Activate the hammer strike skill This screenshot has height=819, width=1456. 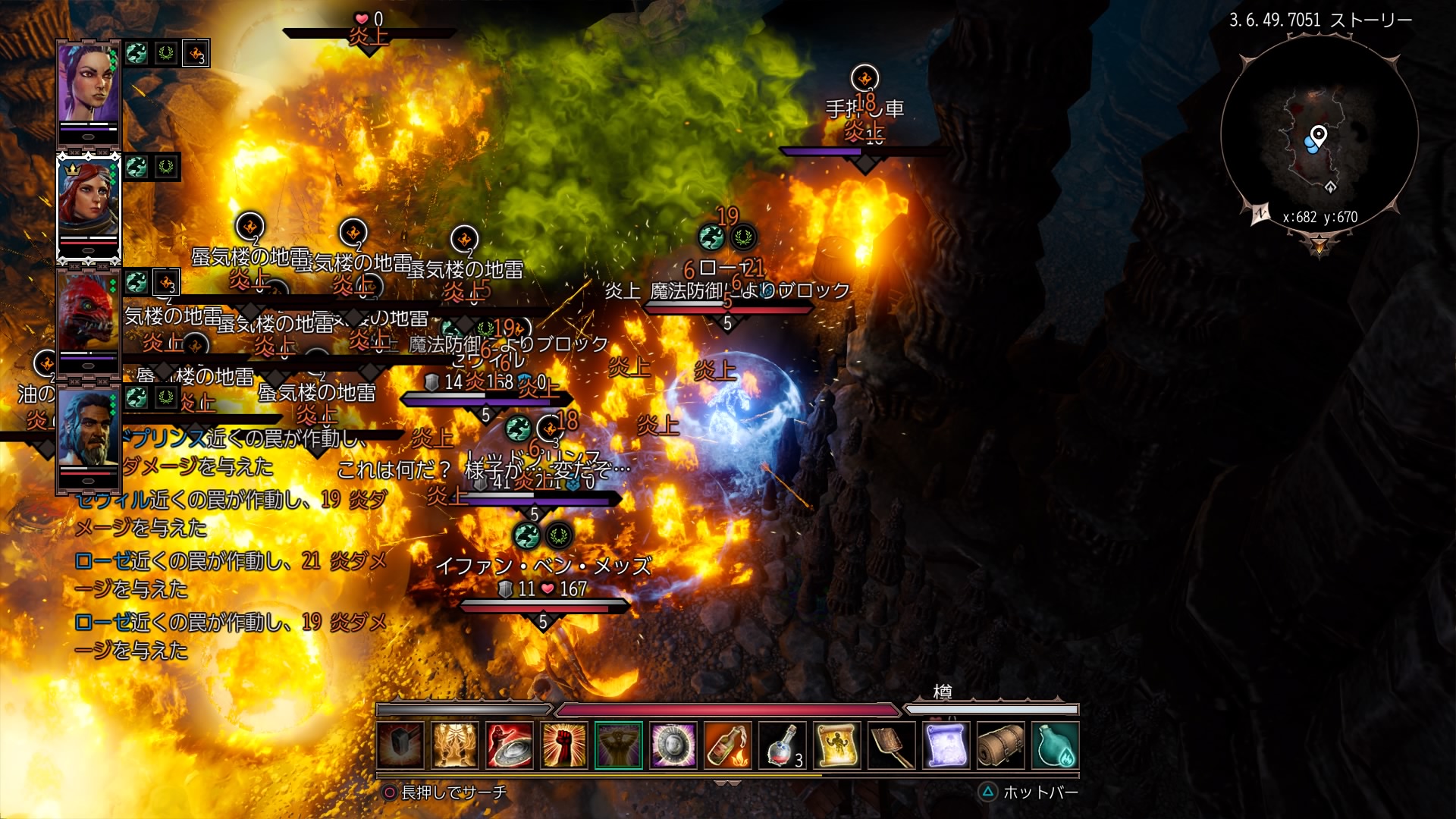(400, 745)
